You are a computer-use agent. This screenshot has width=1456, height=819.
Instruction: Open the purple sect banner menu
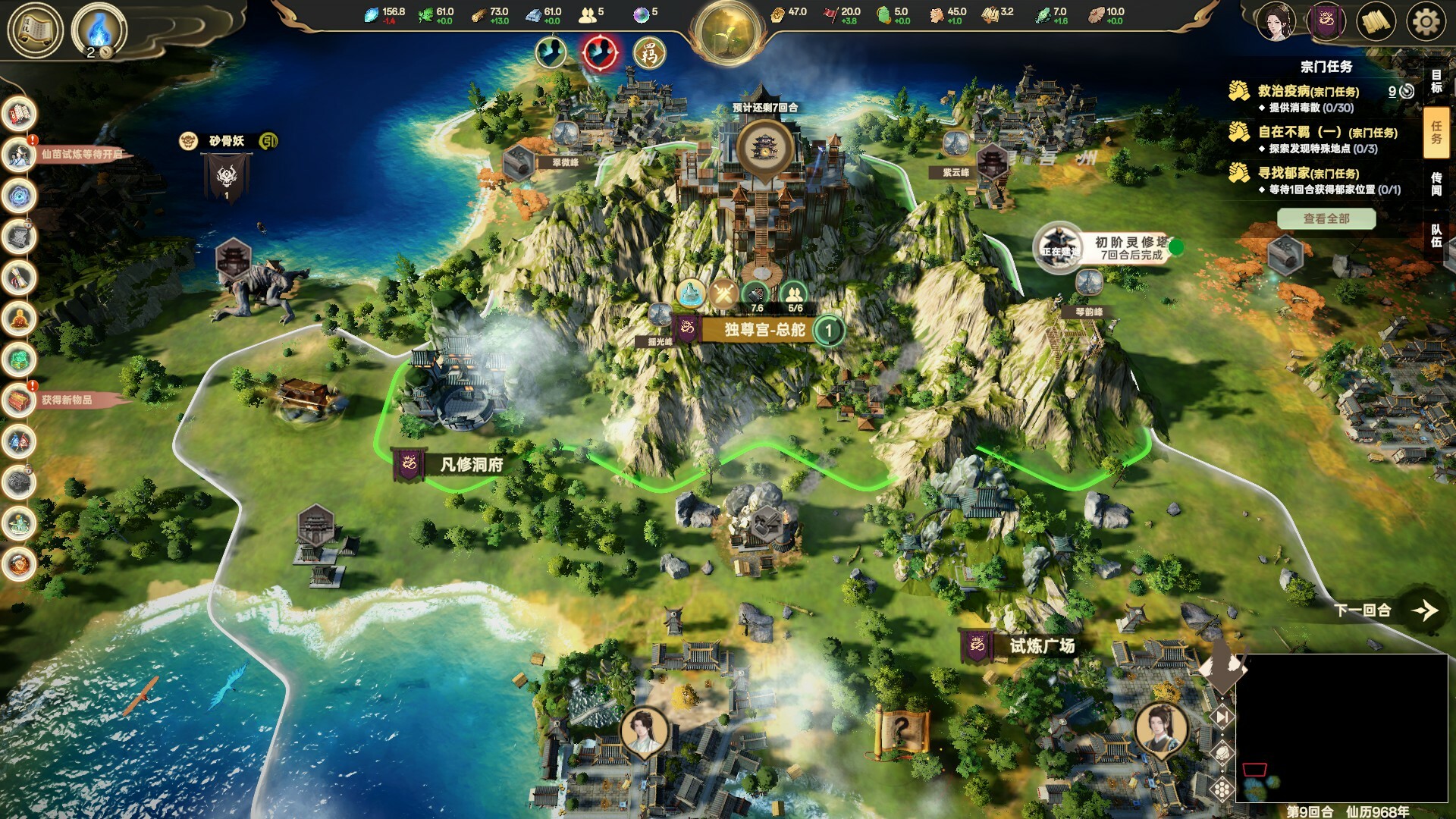[1326, 22]
